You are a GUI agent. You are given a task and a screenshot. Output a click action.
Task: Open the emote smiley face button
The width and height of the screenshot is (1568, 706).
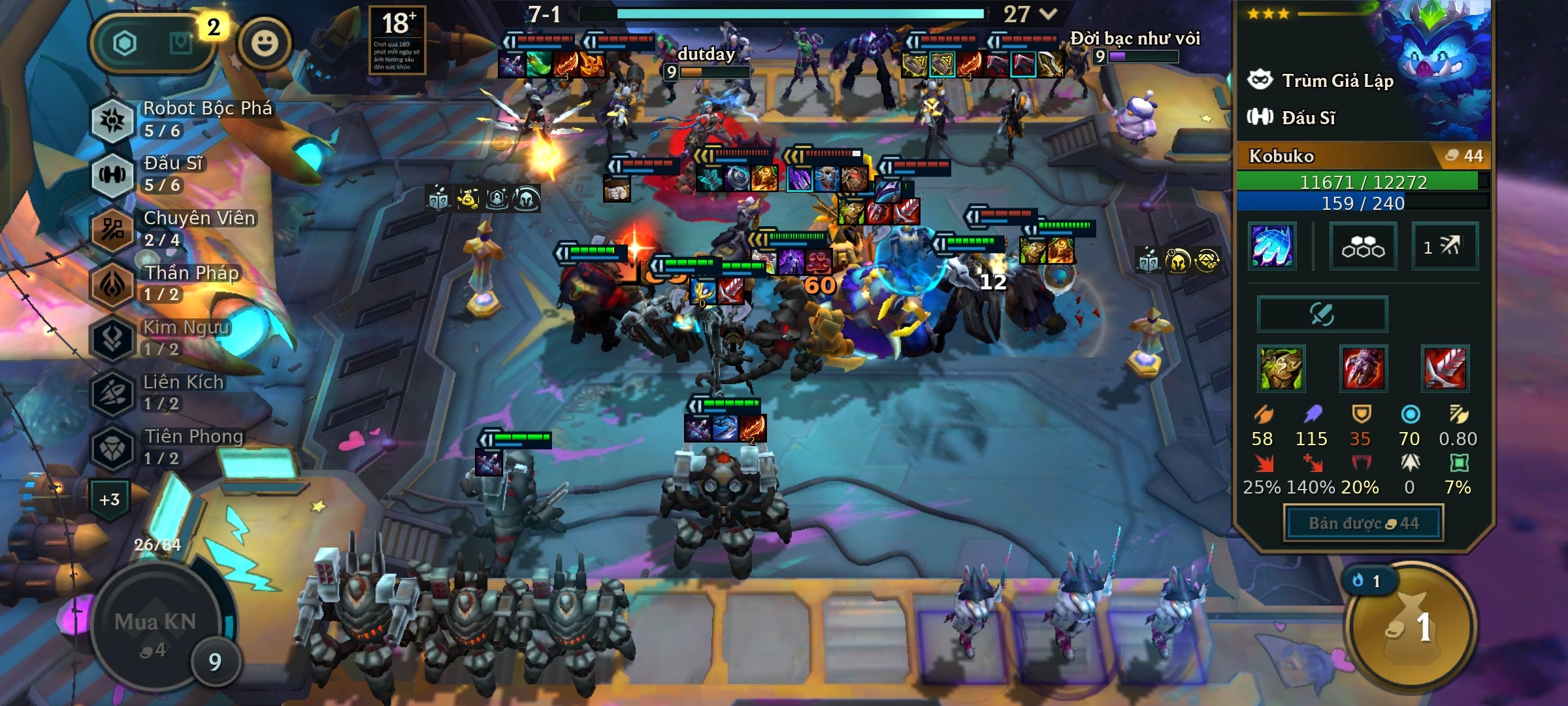click(x=265, y=44)
